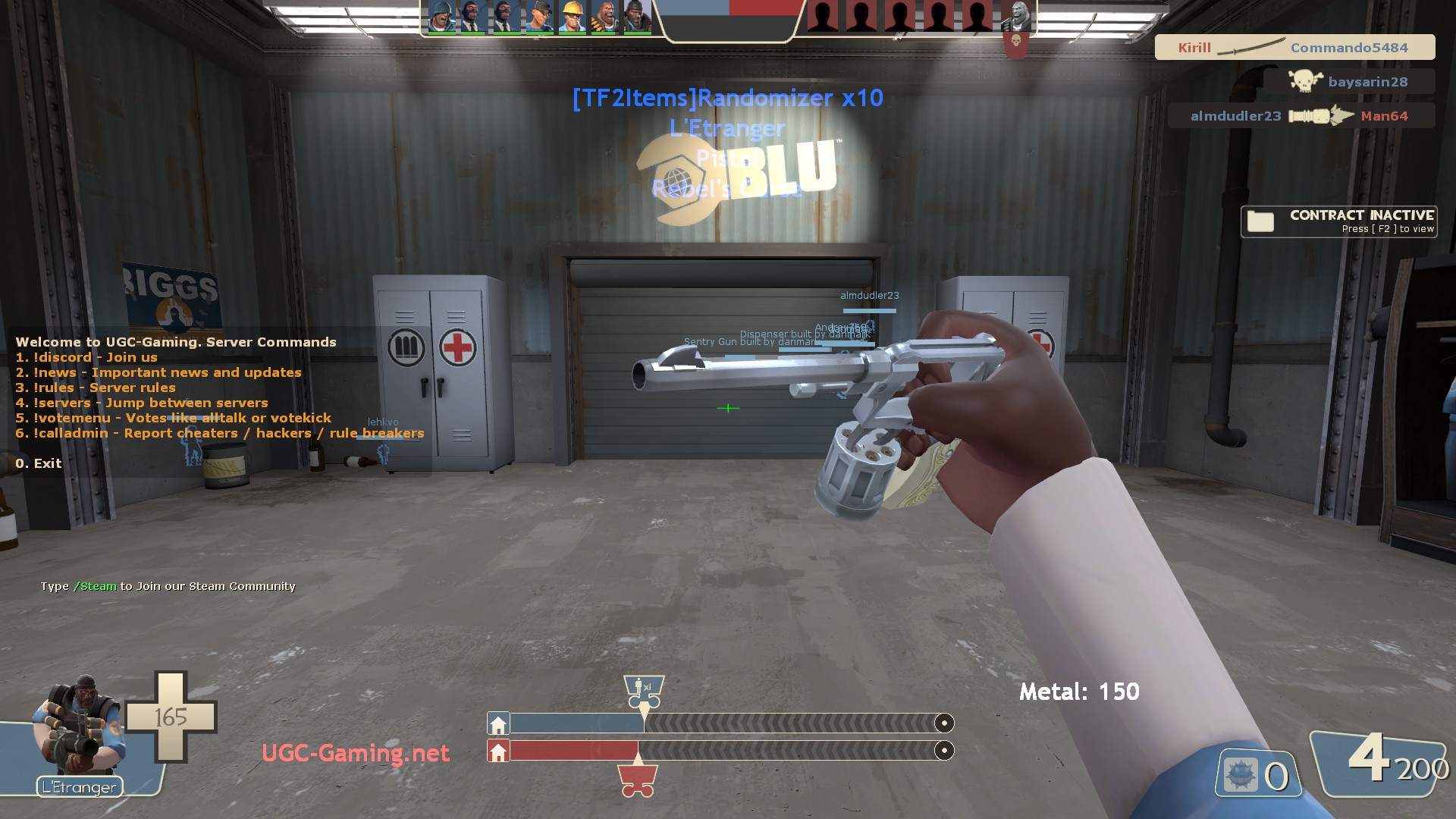Click the yellow-hardhat Engineer portrait
The height and width of the screenshot is (819, 1456).
click(x=572, y=17)
